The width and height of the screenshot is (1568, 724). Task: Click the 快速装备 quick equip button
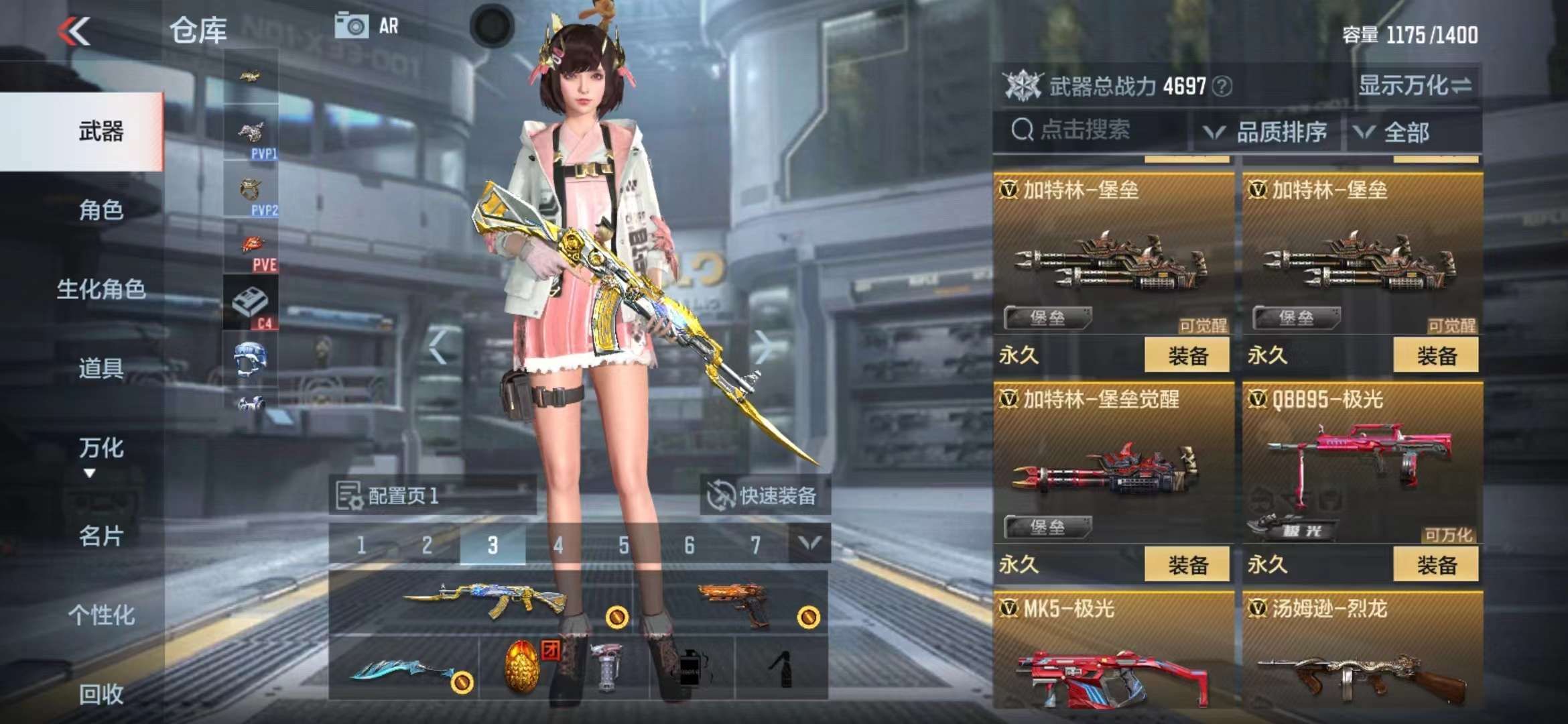coord(765,496)
